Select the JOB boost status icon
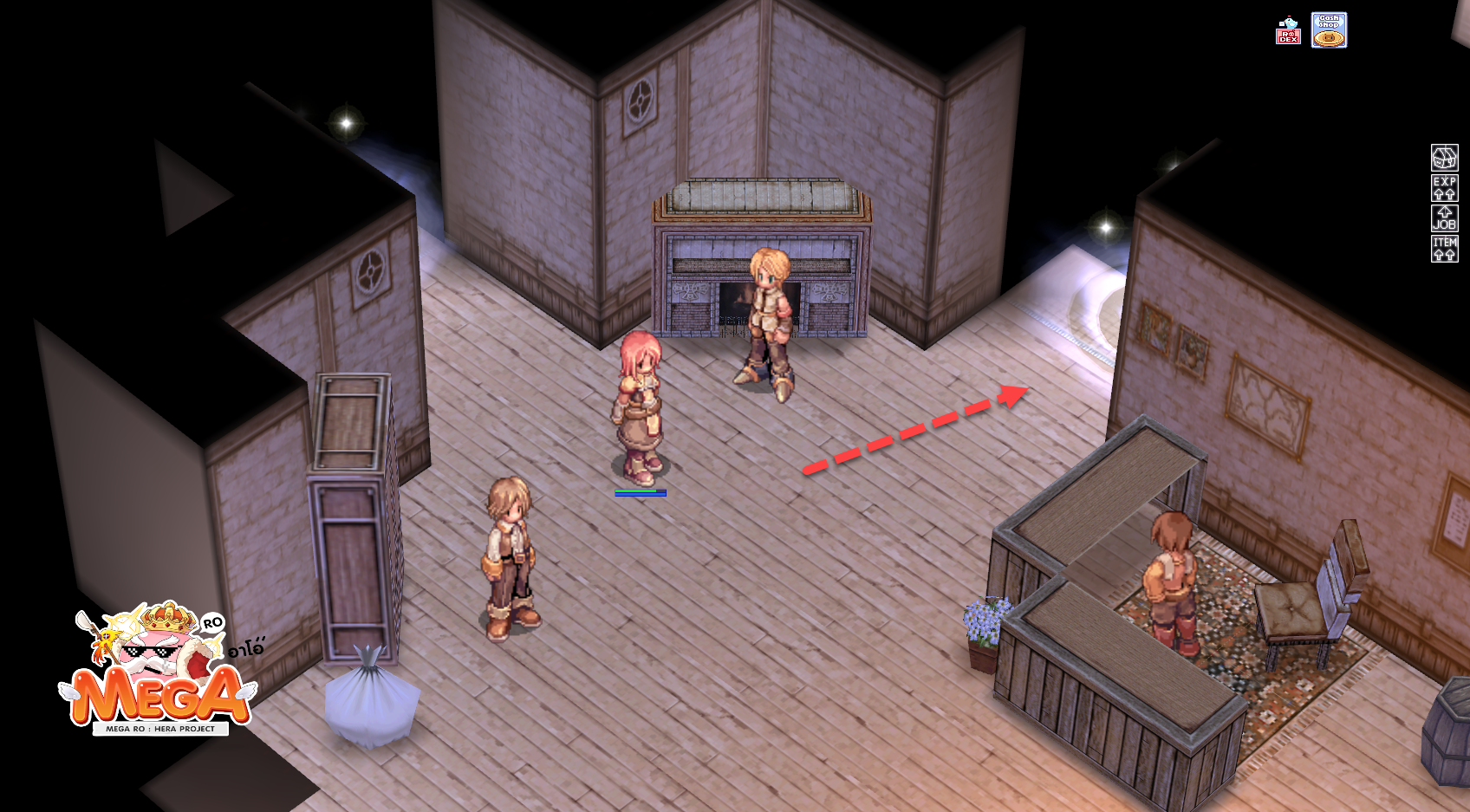Viewport: 1470px width, 812px height. point(1444,218)
